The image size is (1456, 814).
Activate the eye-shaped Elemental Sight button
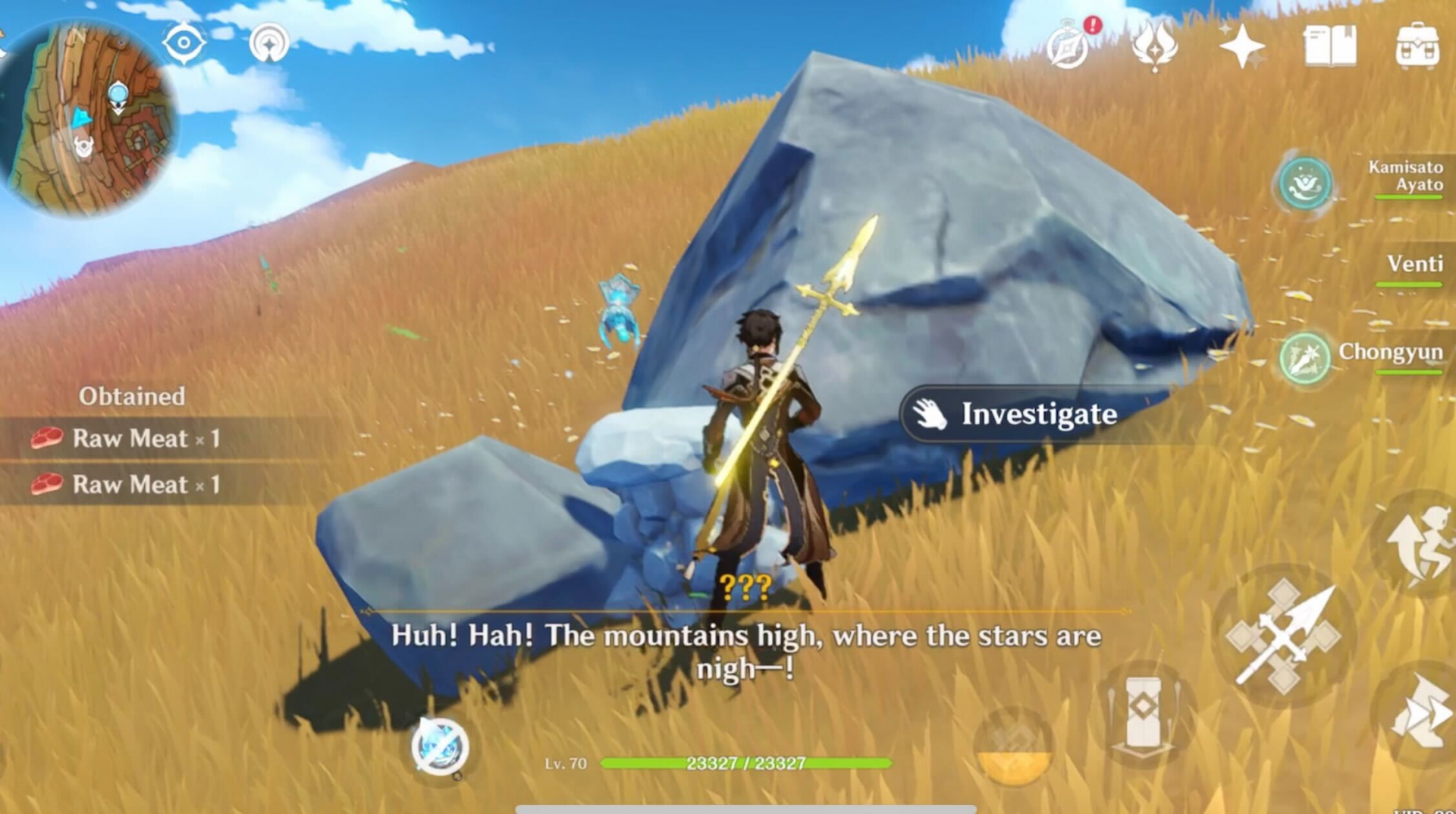[184, 42]
